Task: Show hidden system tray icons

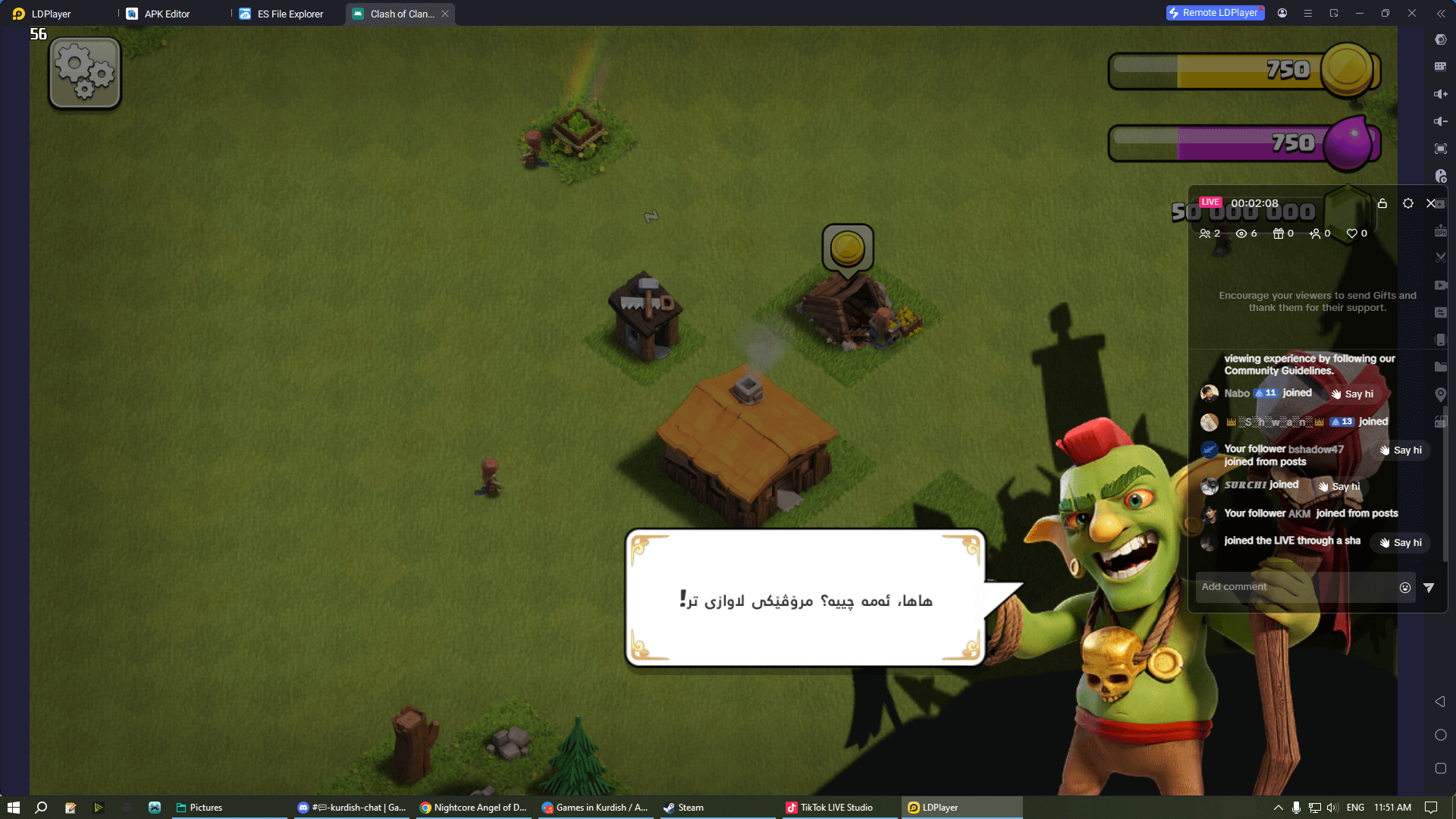Action: point(1278,808)
